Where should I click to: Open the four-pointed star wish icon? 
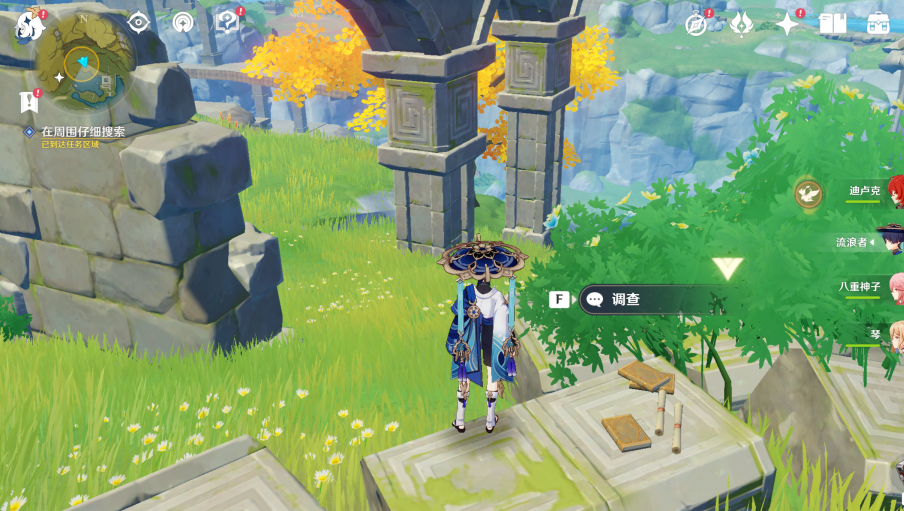787,24
